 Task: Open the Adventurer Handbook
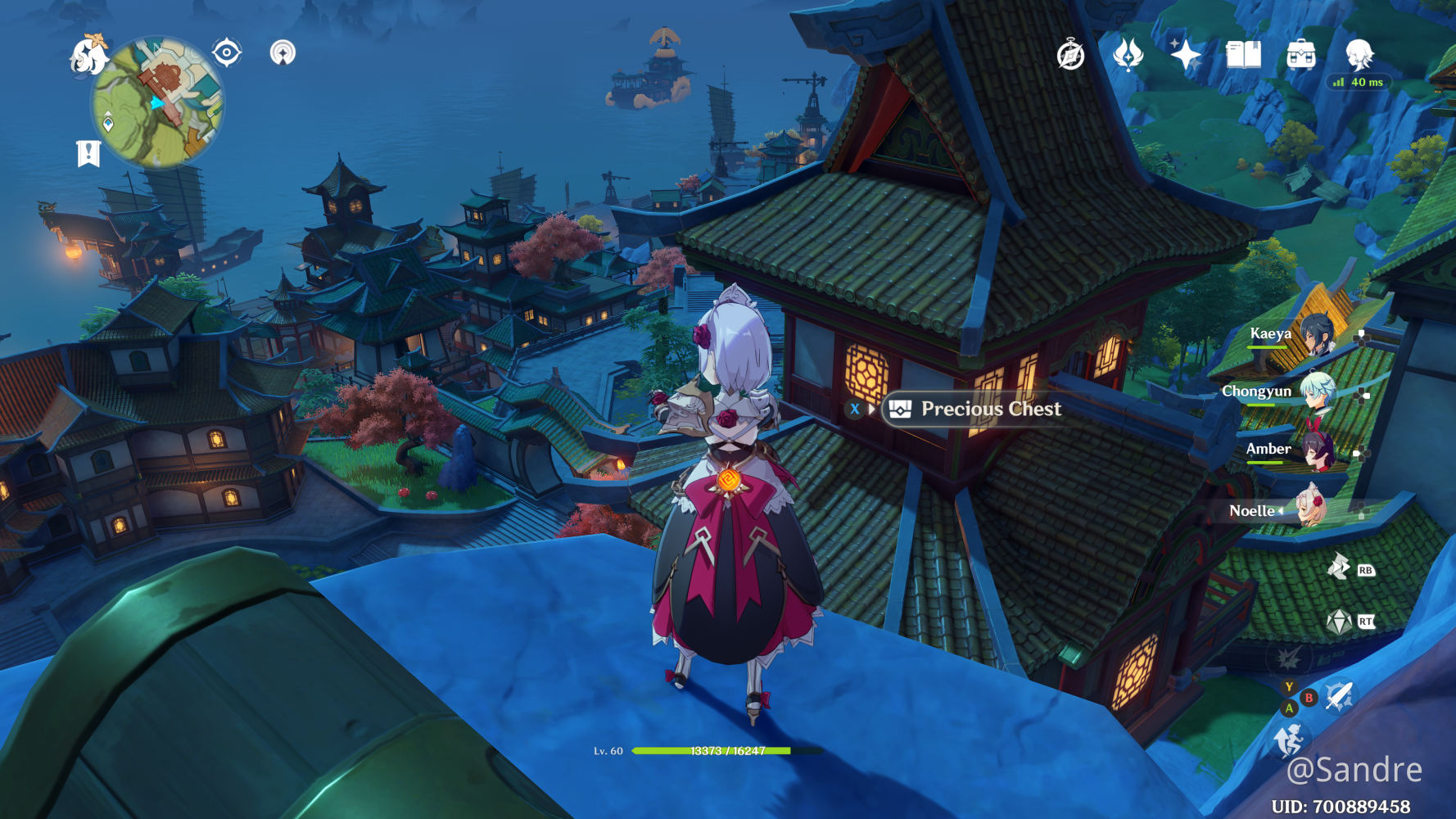pyautogui.click(x=1071, y=54)
